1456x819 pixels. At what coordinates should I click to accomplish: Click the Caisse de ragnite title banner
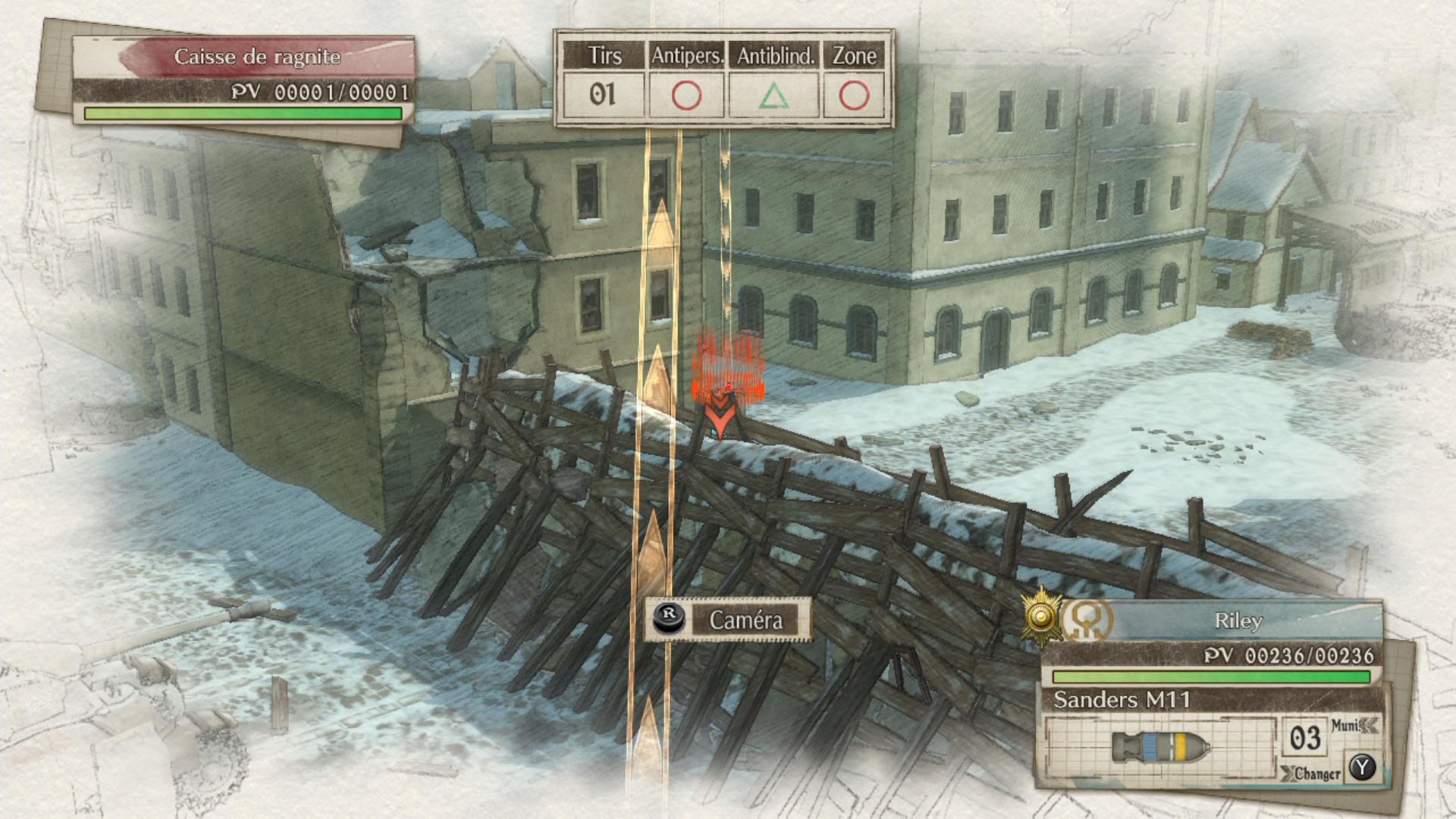258,56
